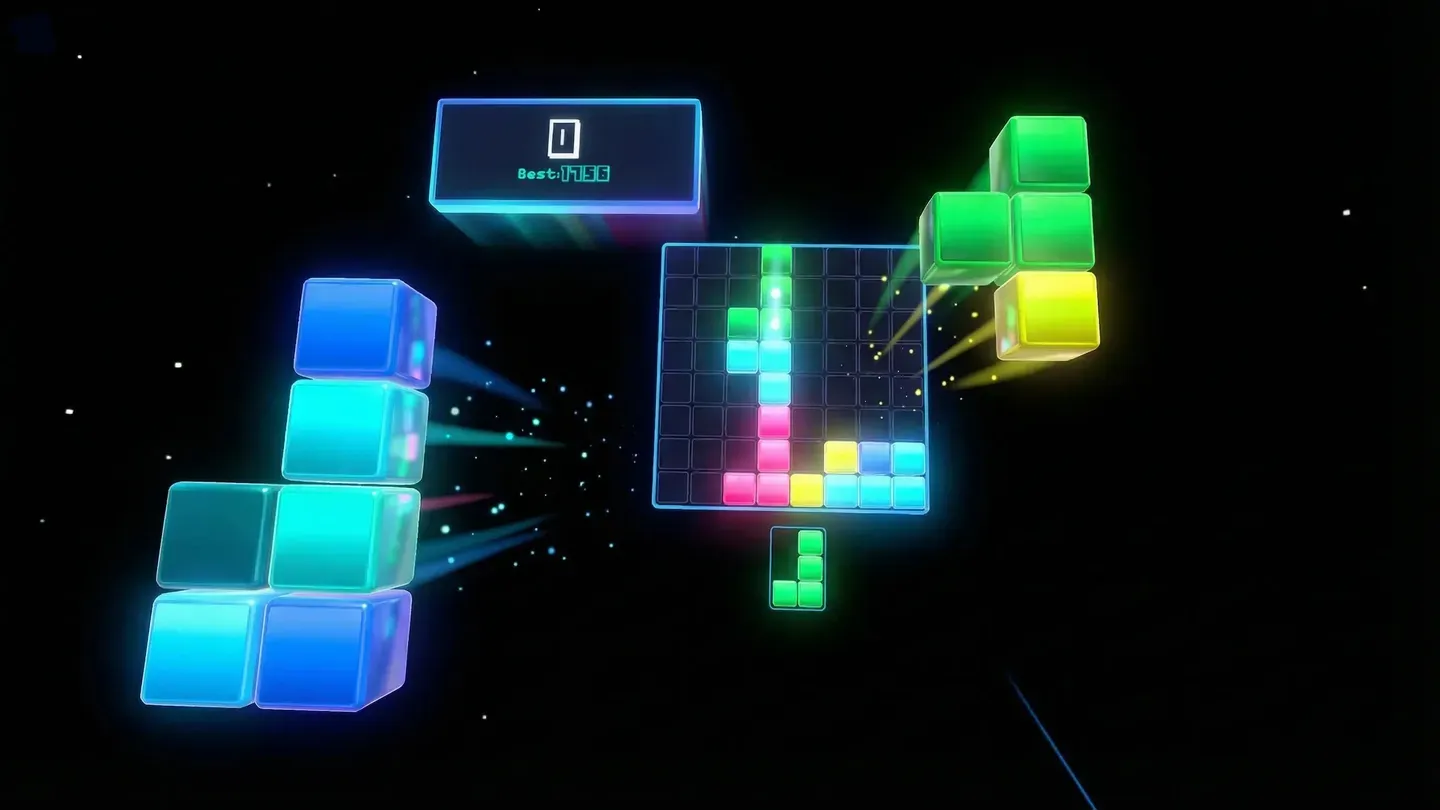Select the blue block in the board's second-last row
This screenshot has height=810, width=1440.
[x=875, y=458]
